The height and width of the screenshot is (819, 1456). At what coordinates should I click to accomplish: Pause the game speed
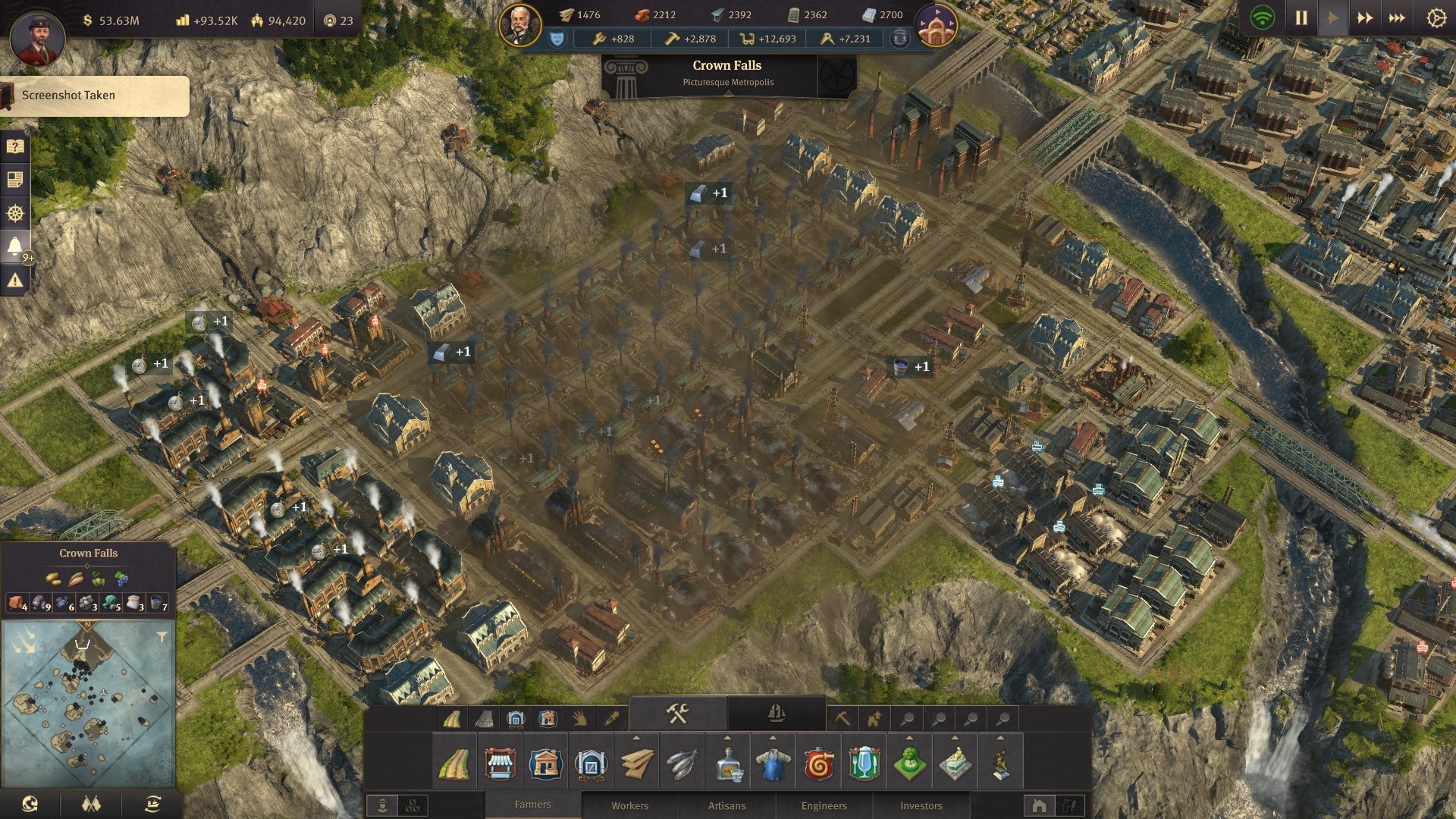(x=1301, y=17)
